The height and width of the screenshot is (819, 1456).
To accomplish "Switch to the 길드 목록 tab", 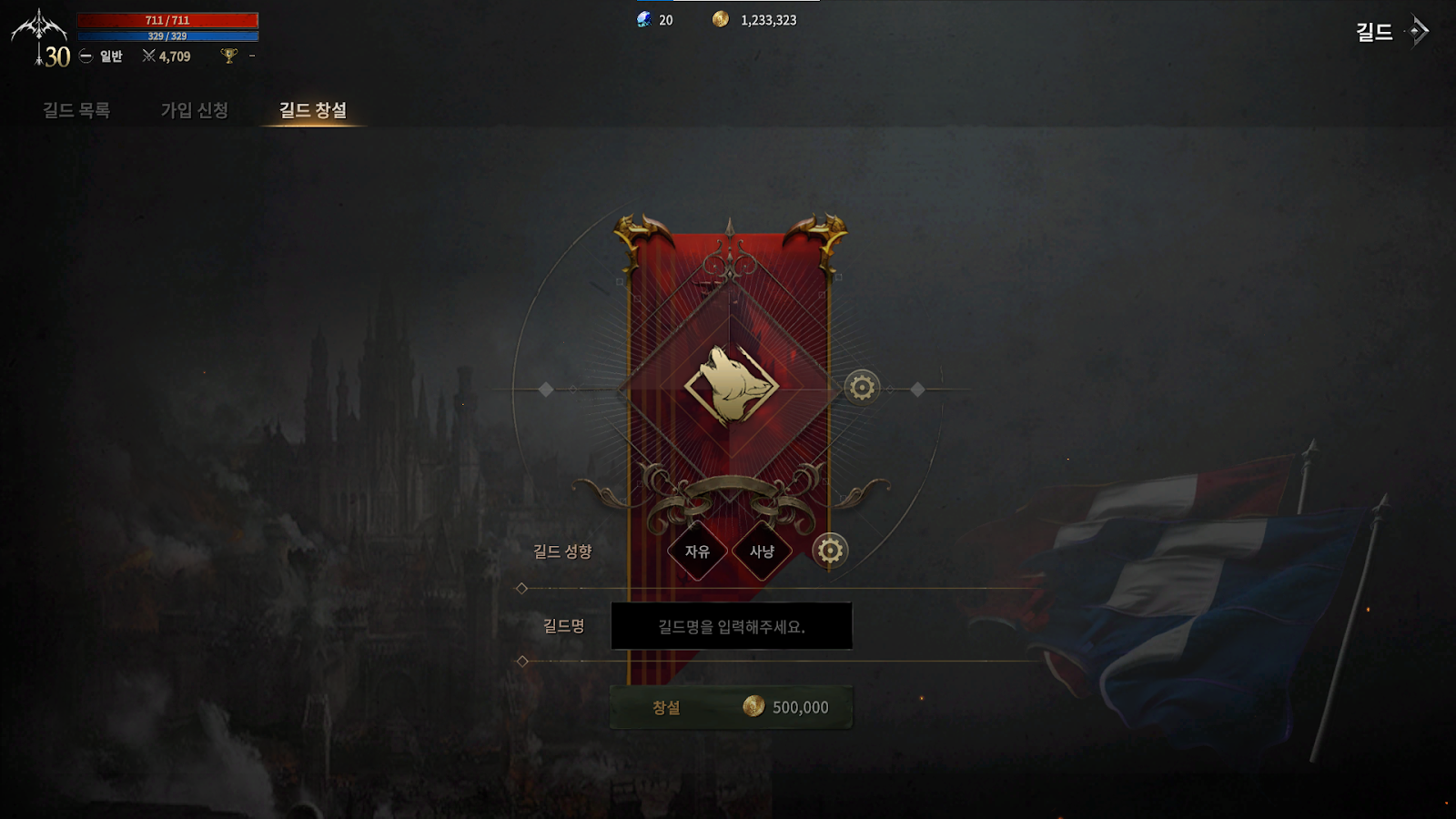I will pos(76,110).
